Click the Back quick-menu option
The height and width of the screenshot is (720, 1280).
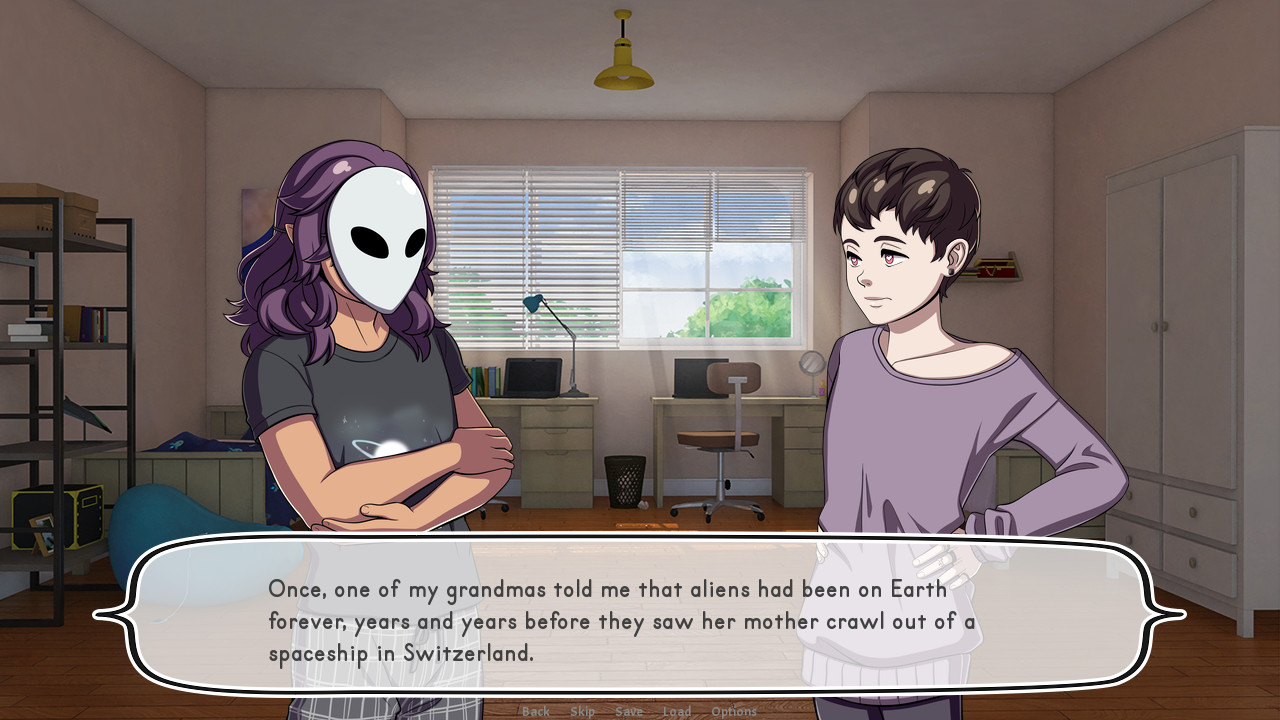534,711
